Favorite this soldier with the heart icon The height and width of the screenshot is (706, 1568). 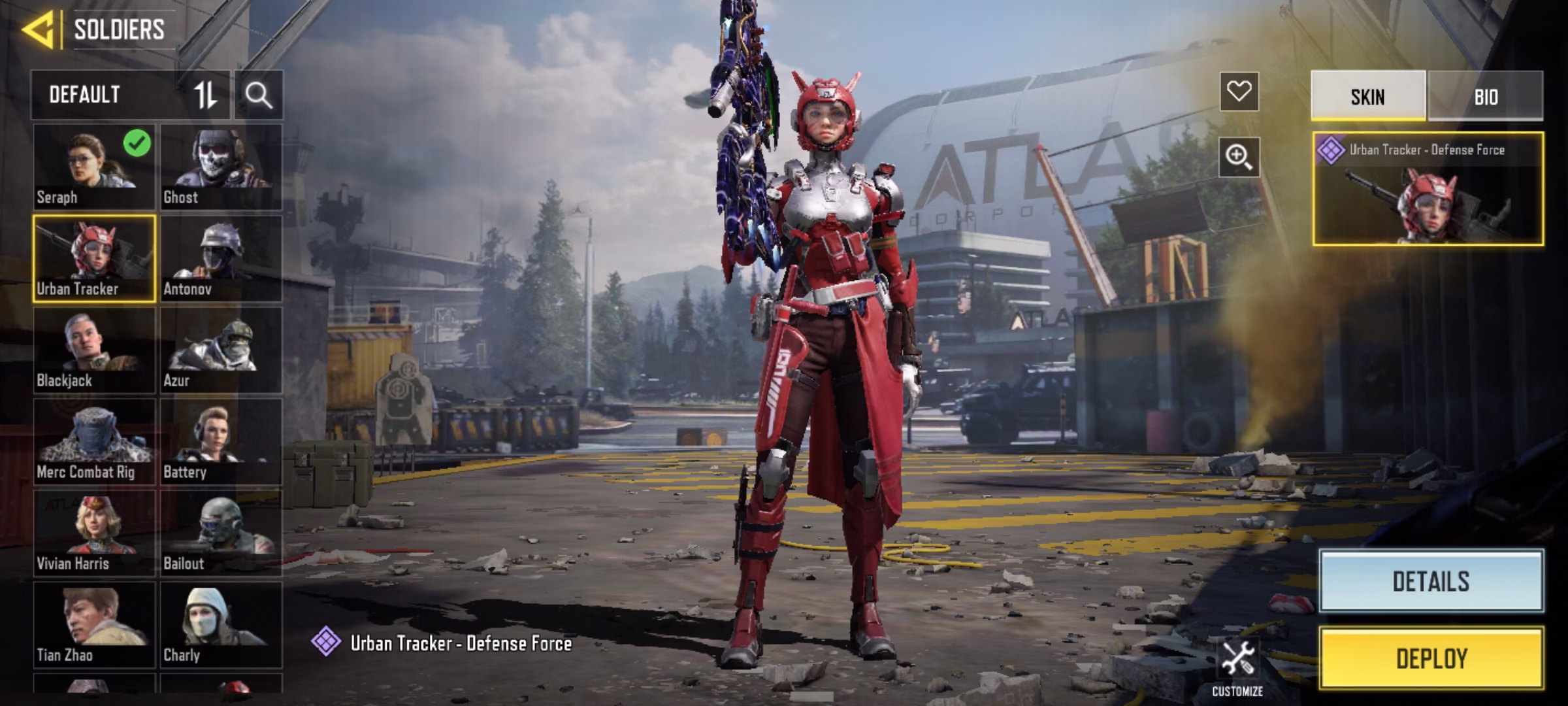pyautogui.click(x=1239, y=92)
